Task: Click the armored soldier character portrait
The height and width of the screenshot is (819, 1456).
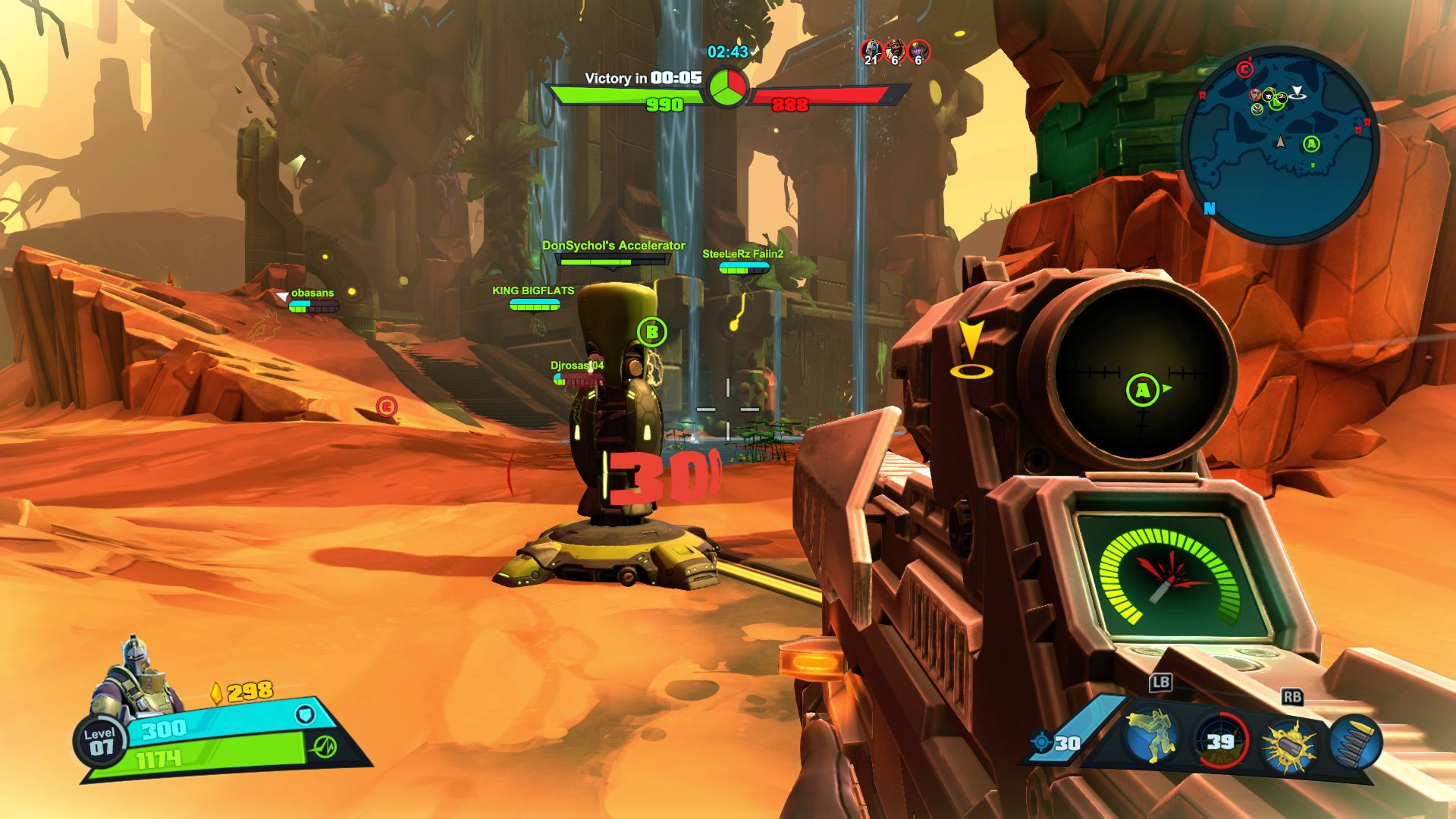Action: coord(136,679)
